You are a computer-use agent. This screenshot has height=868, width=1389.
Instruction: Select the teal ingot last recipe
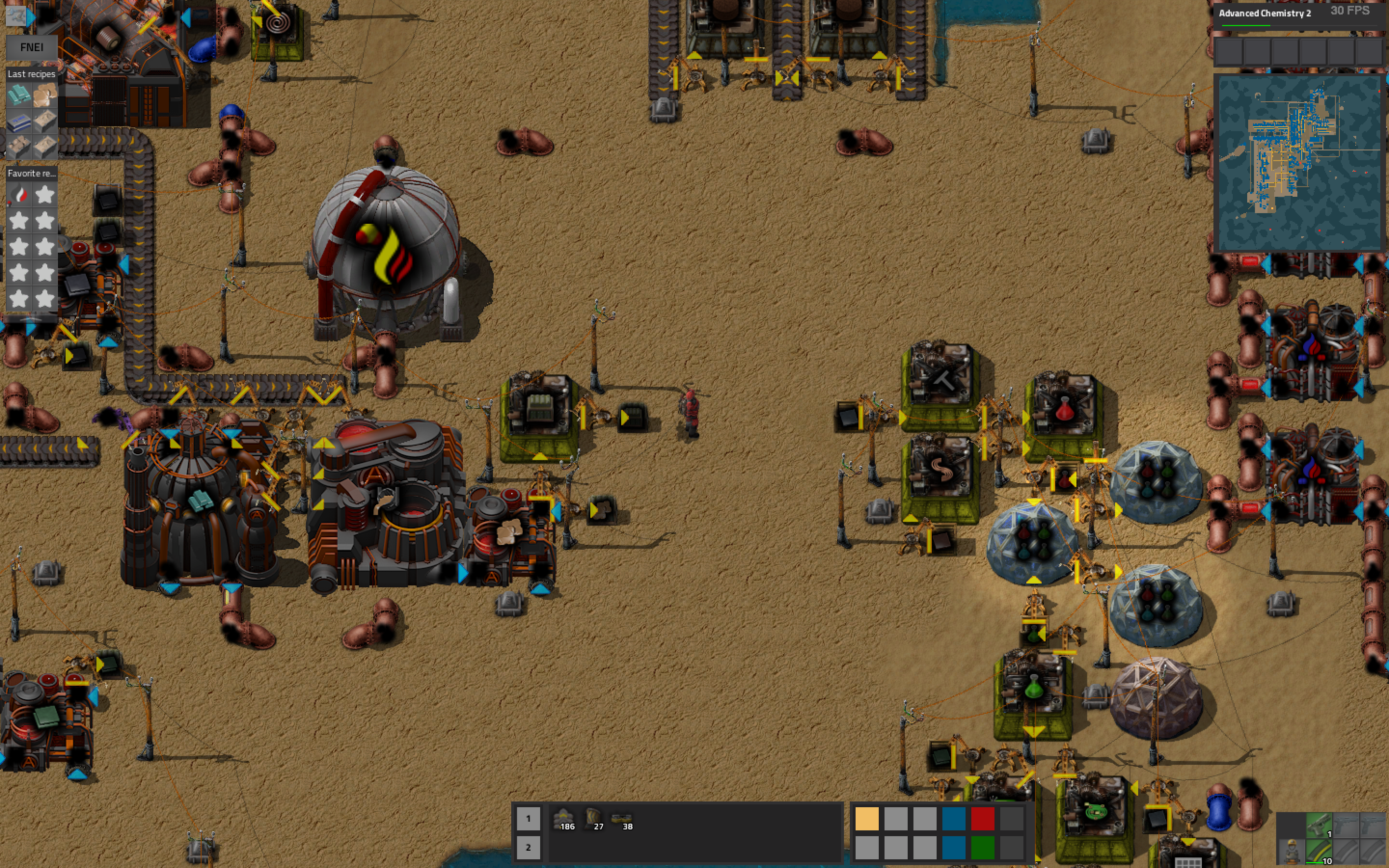(x=18, y=95)
